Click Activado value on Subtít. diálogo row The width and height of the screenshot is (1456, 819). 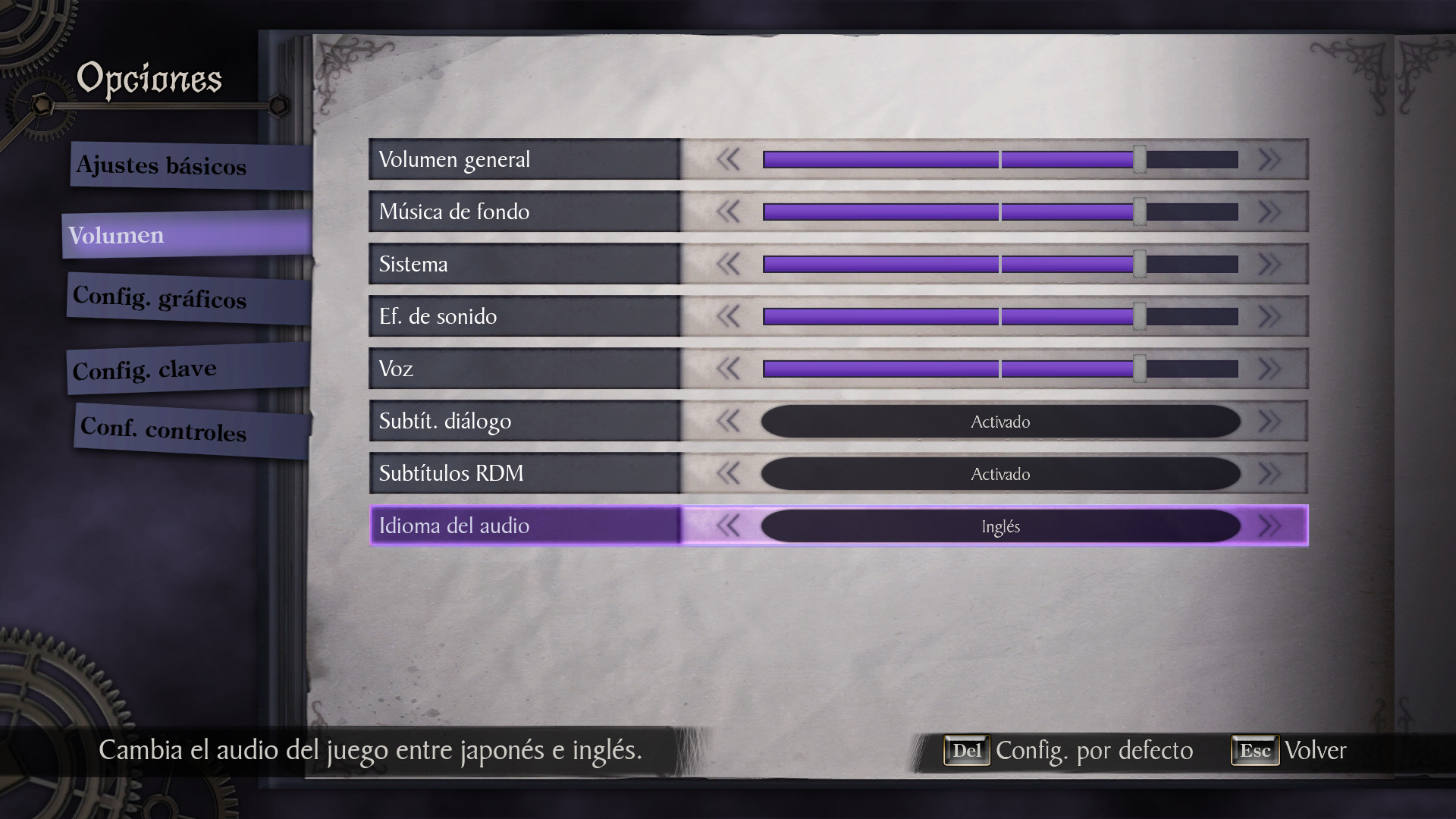point(1000,422)
